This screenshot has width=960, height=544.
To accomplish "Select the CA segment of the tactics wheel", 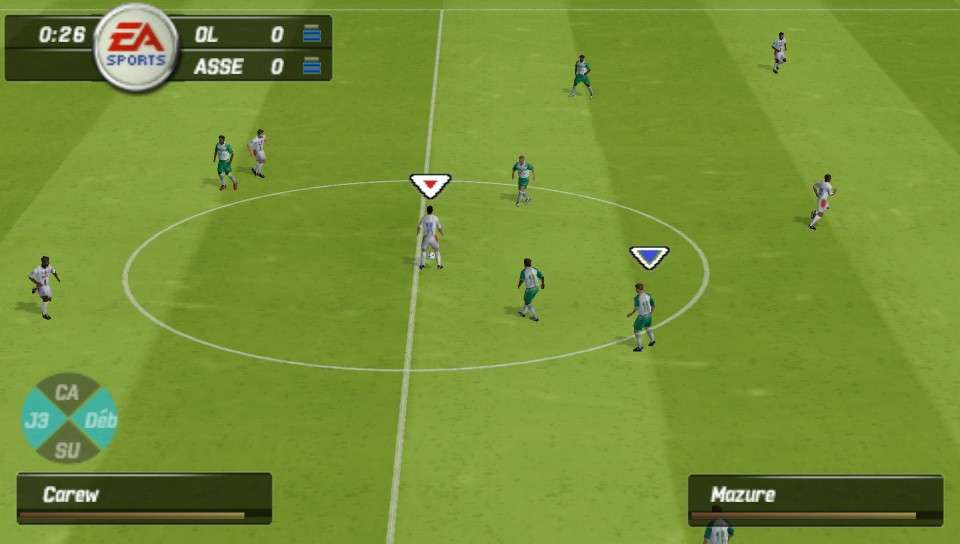I will 68,392.
